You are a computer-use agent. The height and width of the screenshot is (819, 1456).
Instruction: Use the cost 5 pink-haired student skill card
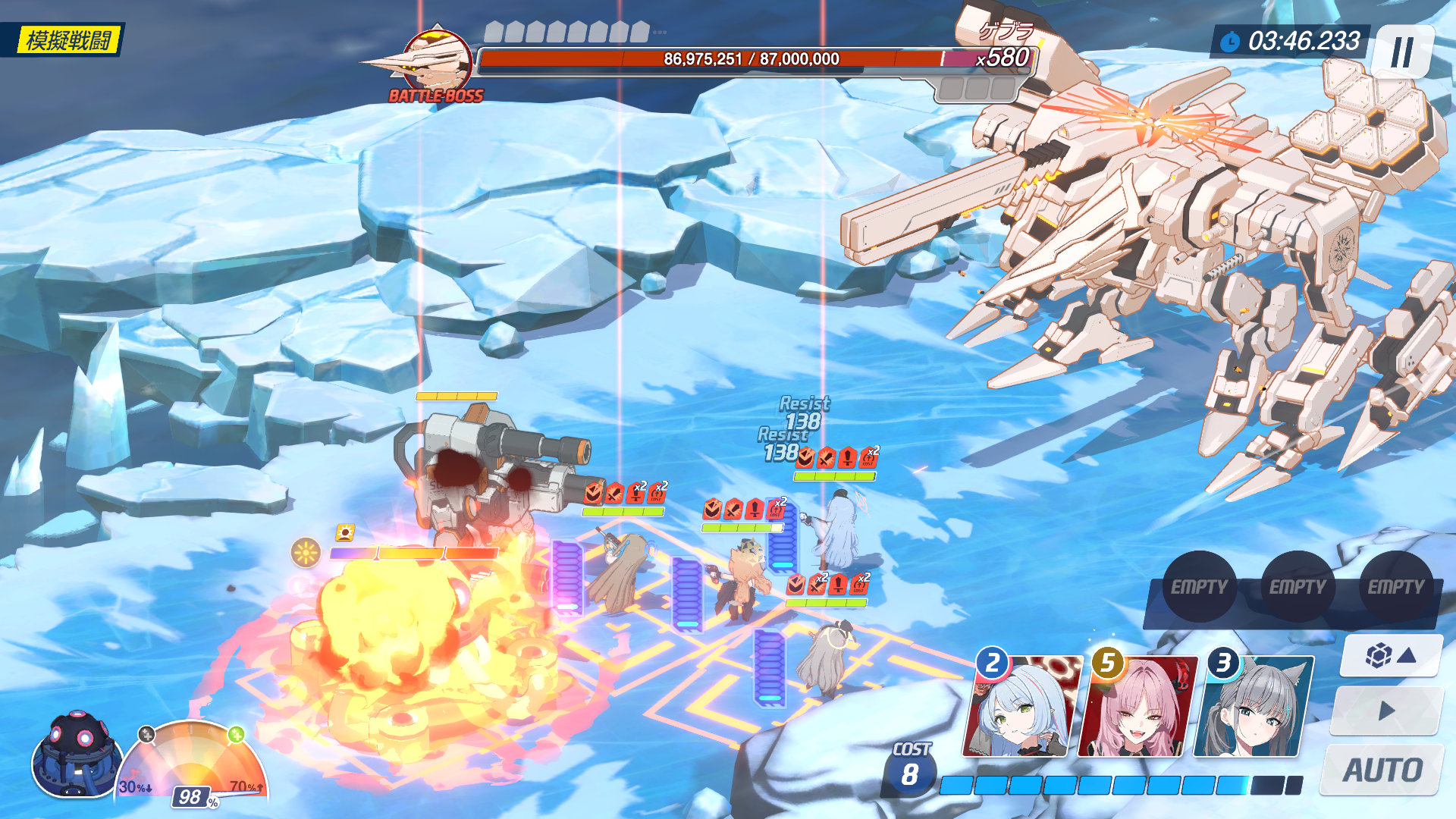click(1136, 707)
